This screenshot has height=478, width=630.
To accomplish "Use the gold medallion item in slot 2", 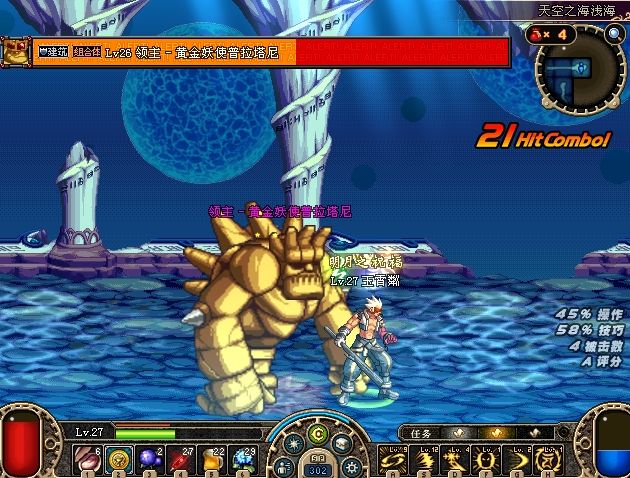I will pos(116,459).
